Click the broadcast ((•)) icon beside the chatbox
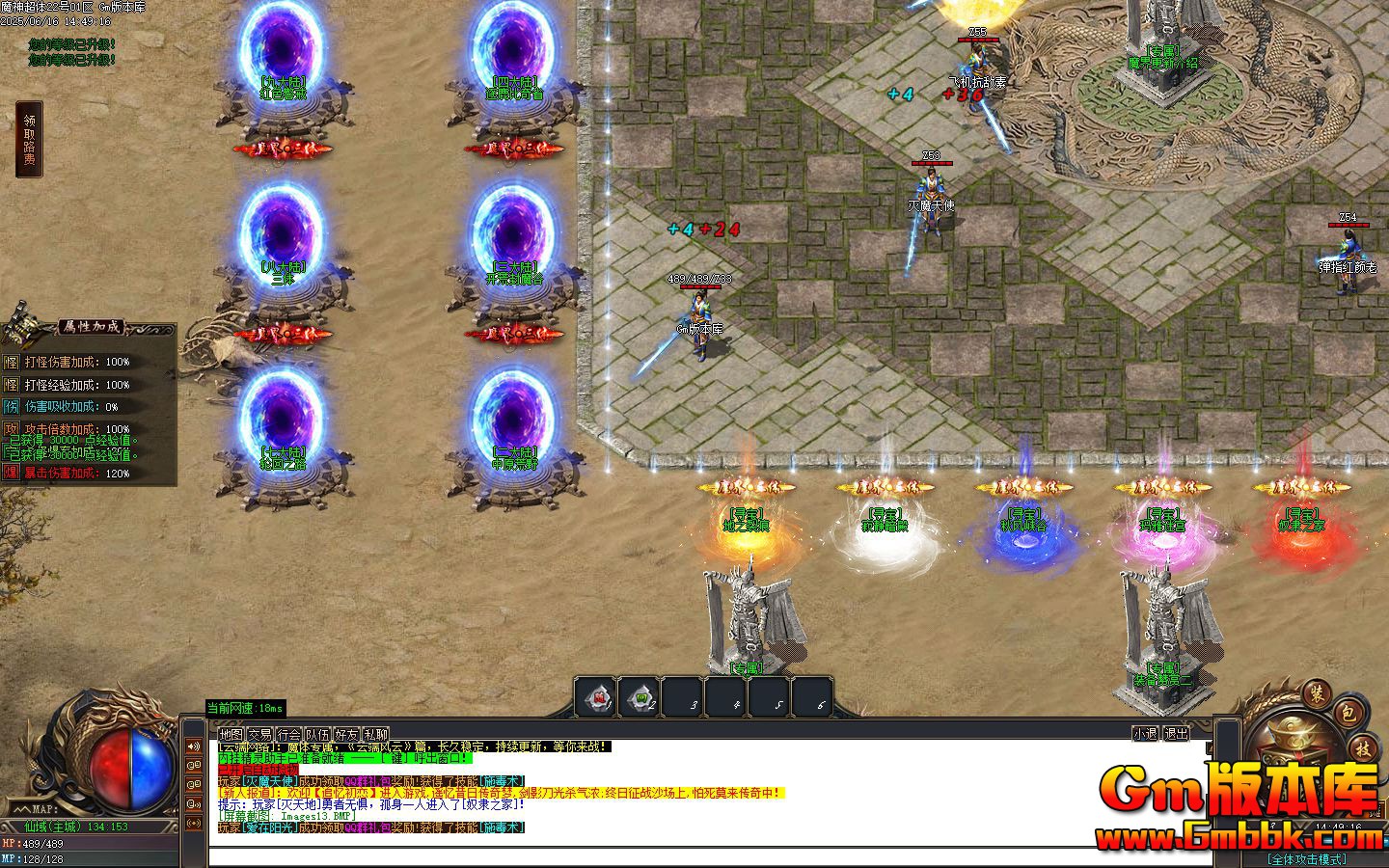1389x868 pixels. pyautogui.click(x=194, y=823)
